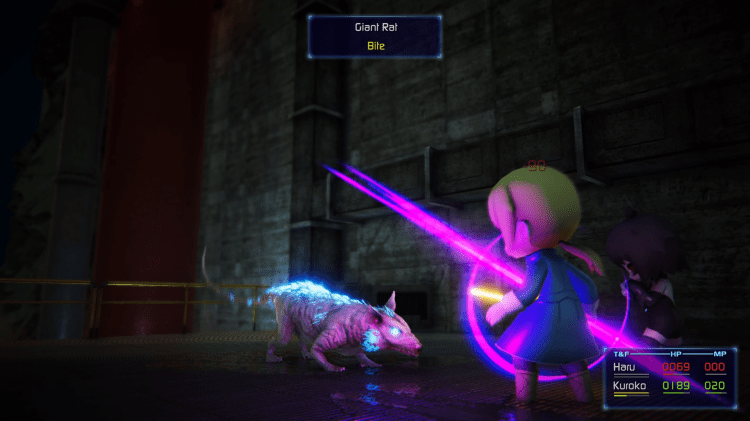Select Kuroko in the party status panel
Image resolution: width=750 pixels, height=421 pixels.
630,385
